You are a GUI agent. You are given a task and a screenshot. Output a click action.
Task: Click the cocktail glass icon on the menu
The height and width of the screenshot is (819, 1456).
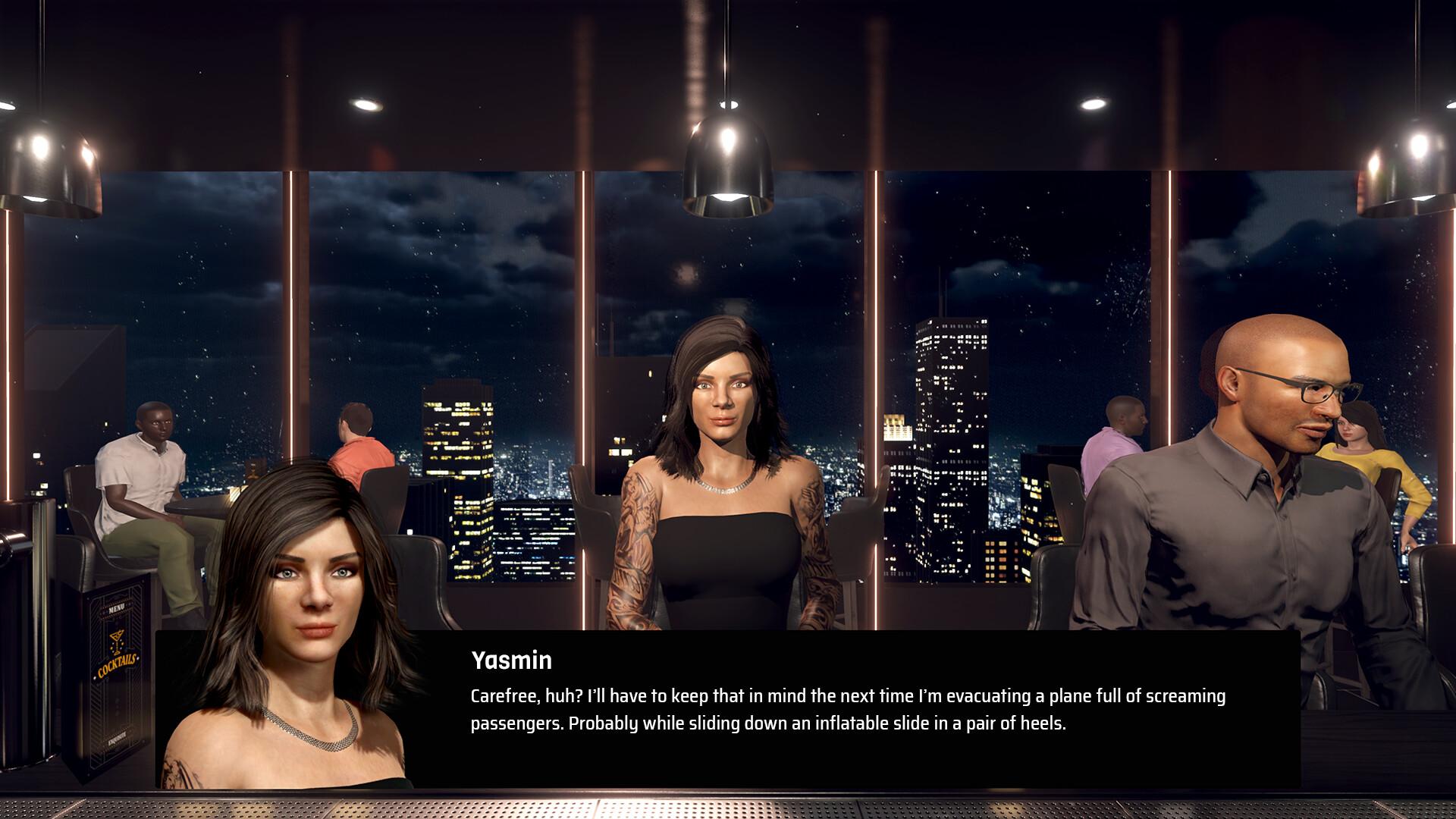click(x=117, y=640)
